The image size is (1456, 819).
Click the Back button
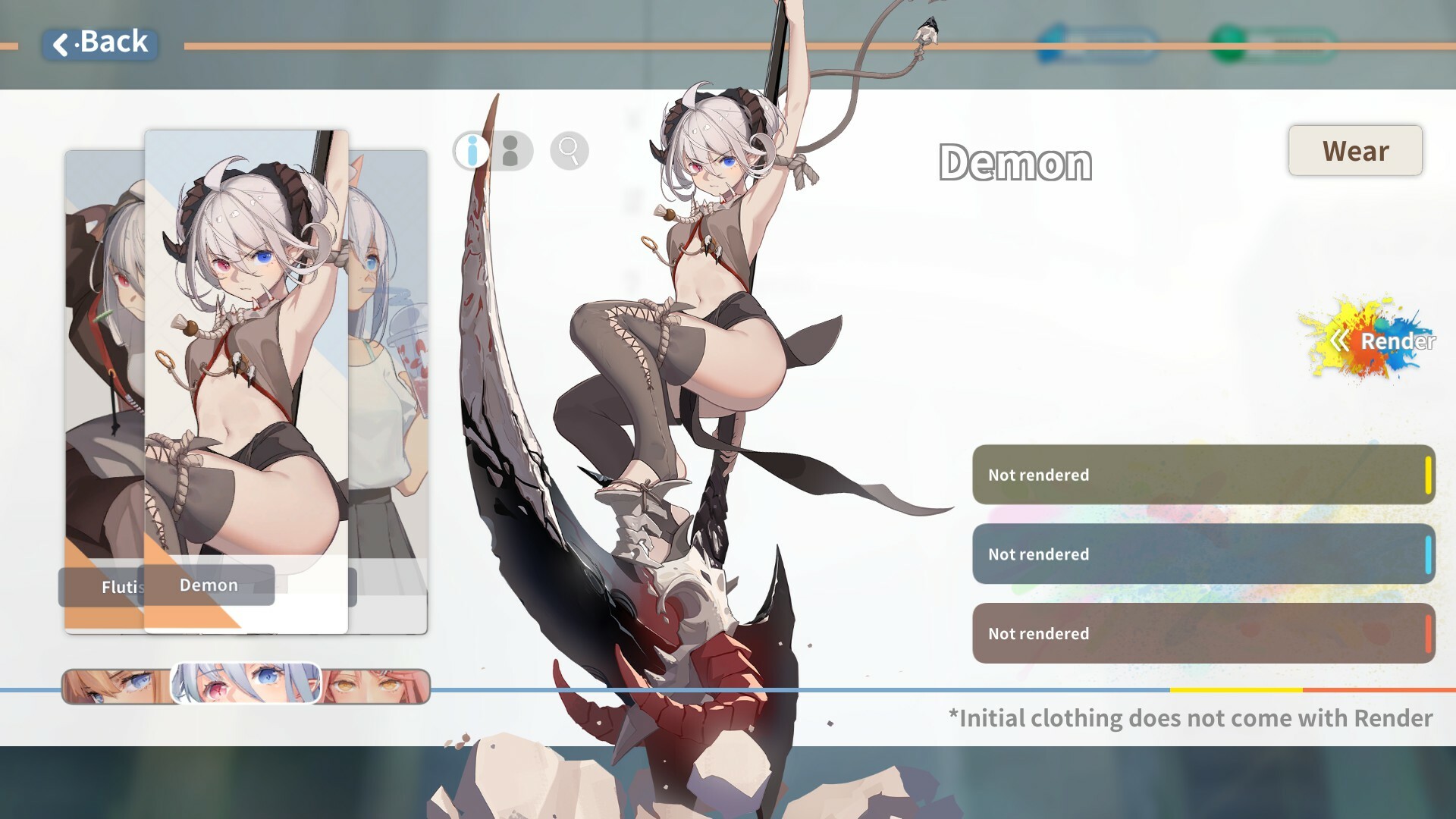tap(101, 43)
